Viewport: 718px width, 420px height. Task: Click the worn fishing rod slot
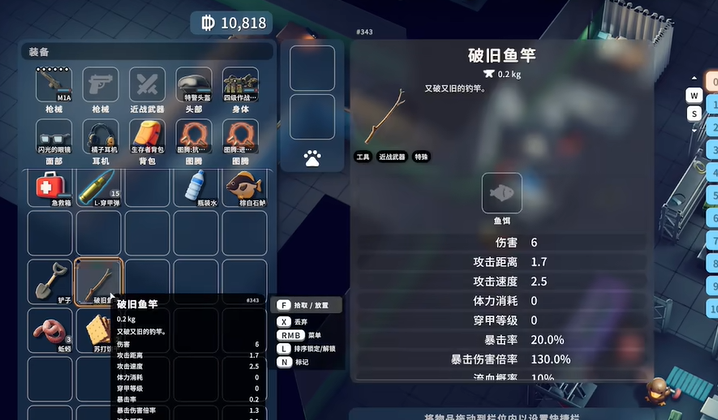coord(100,282)
